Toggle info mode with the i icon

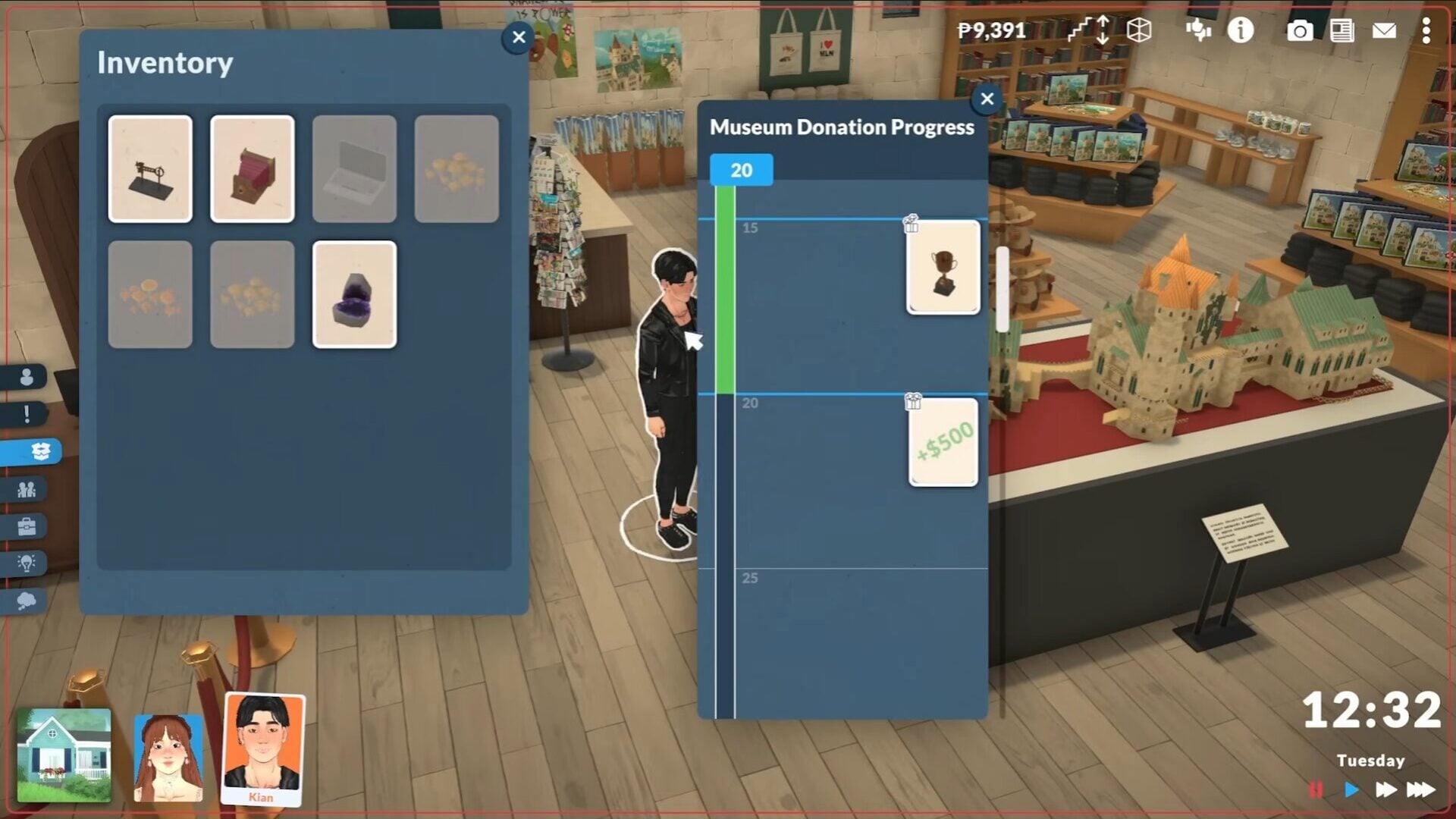tap(1241, 32)
